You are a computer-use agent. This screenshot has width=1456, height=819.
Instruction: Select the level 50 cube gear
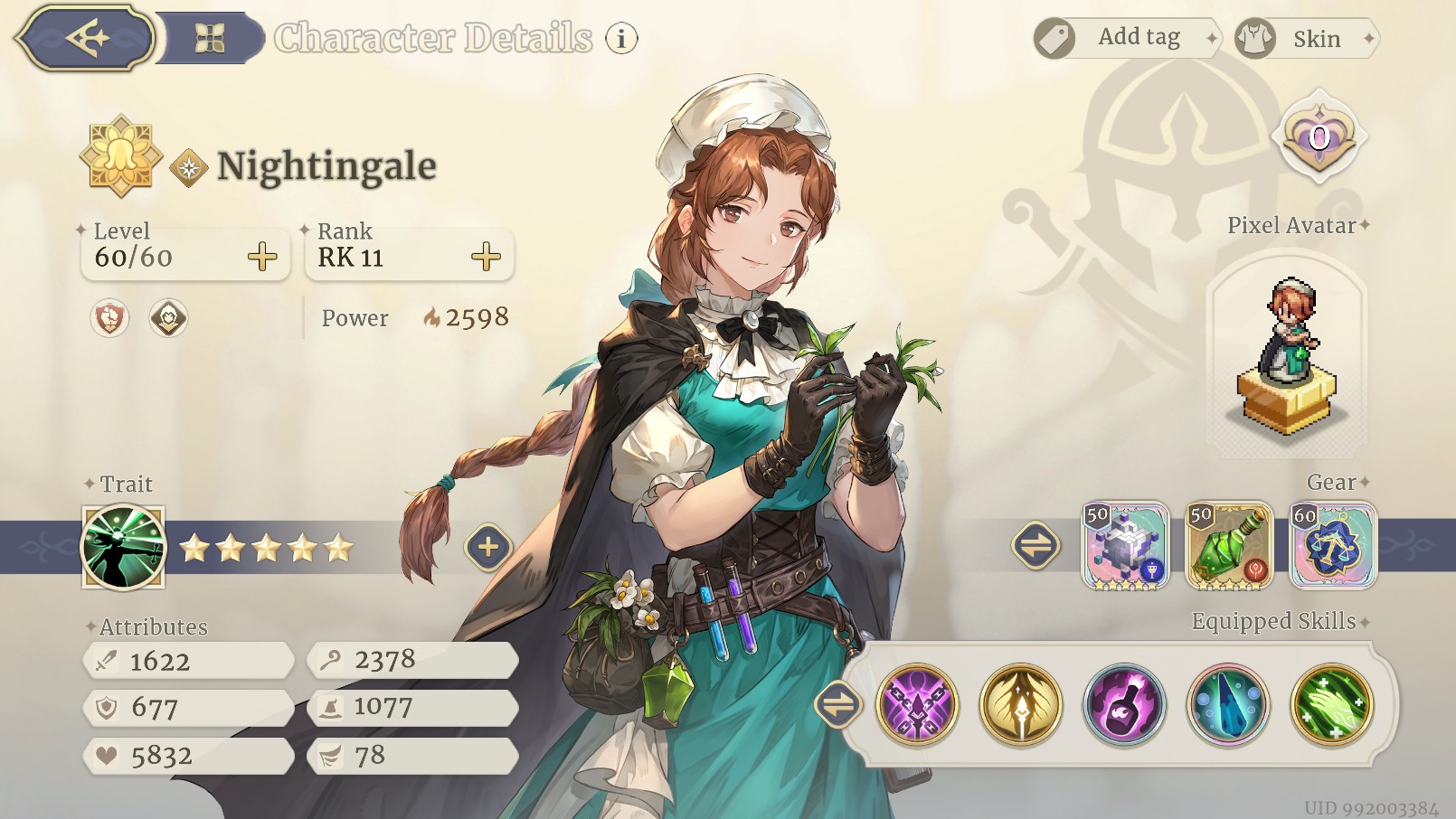pyautogui.click(x=1126, y=546)
